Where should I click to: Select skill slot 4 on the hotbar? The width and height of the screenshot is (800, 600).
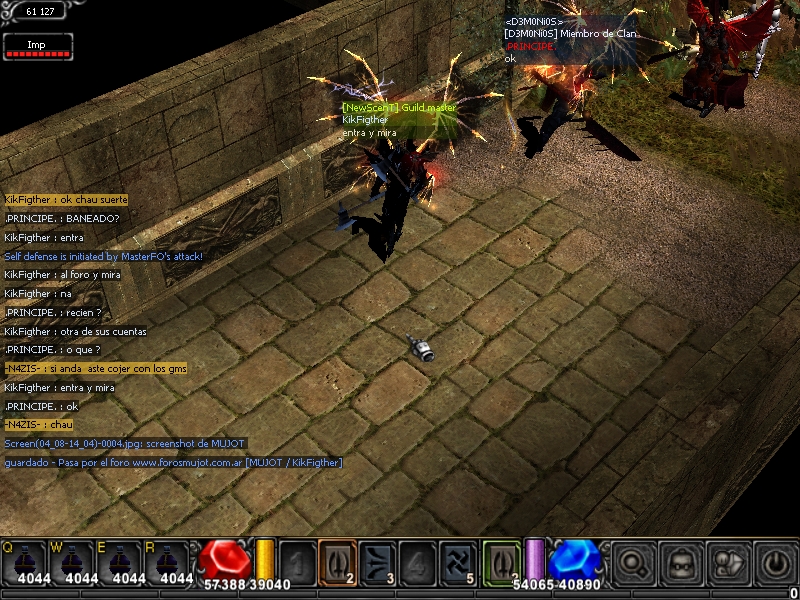tap(417, 561)
